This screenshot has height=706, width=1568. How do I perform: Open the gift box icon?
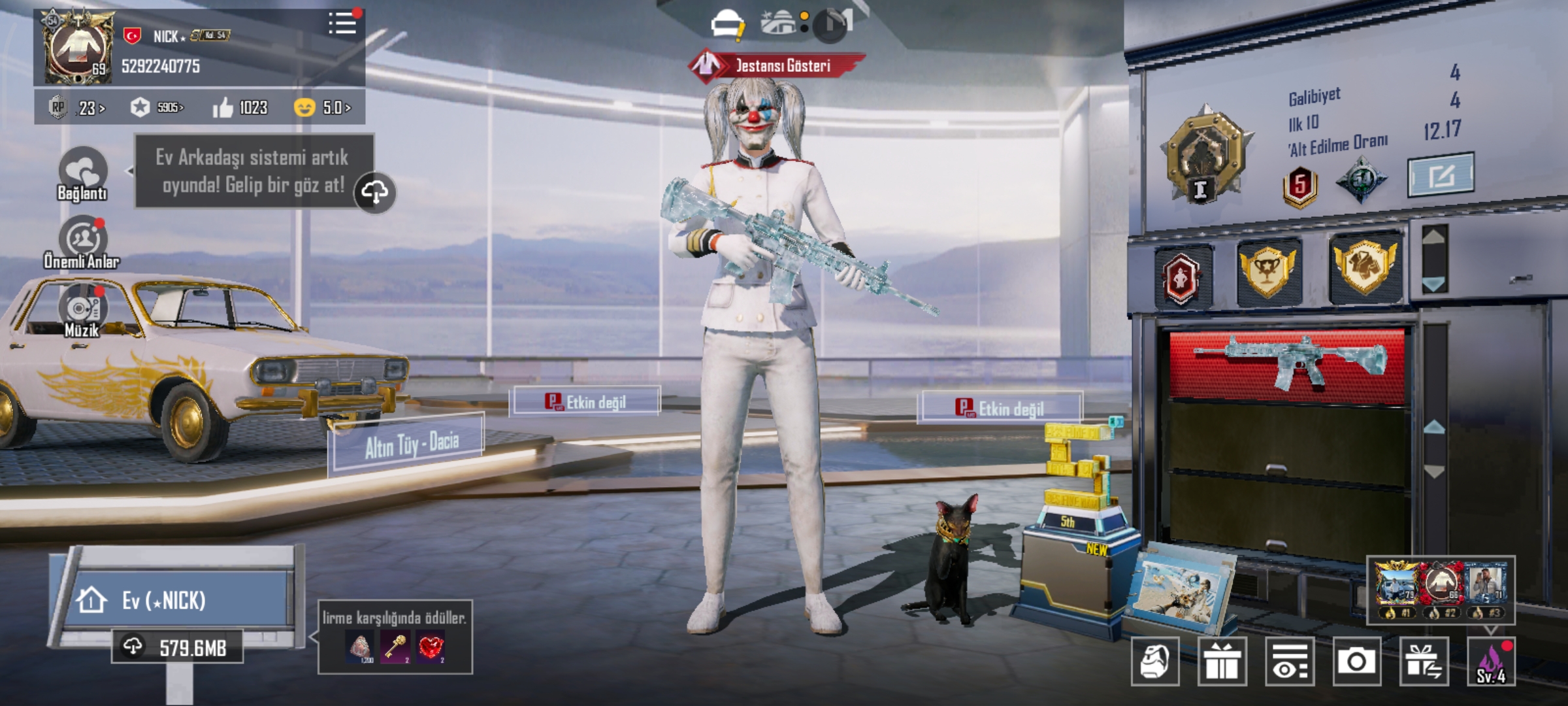point(1222,662)
